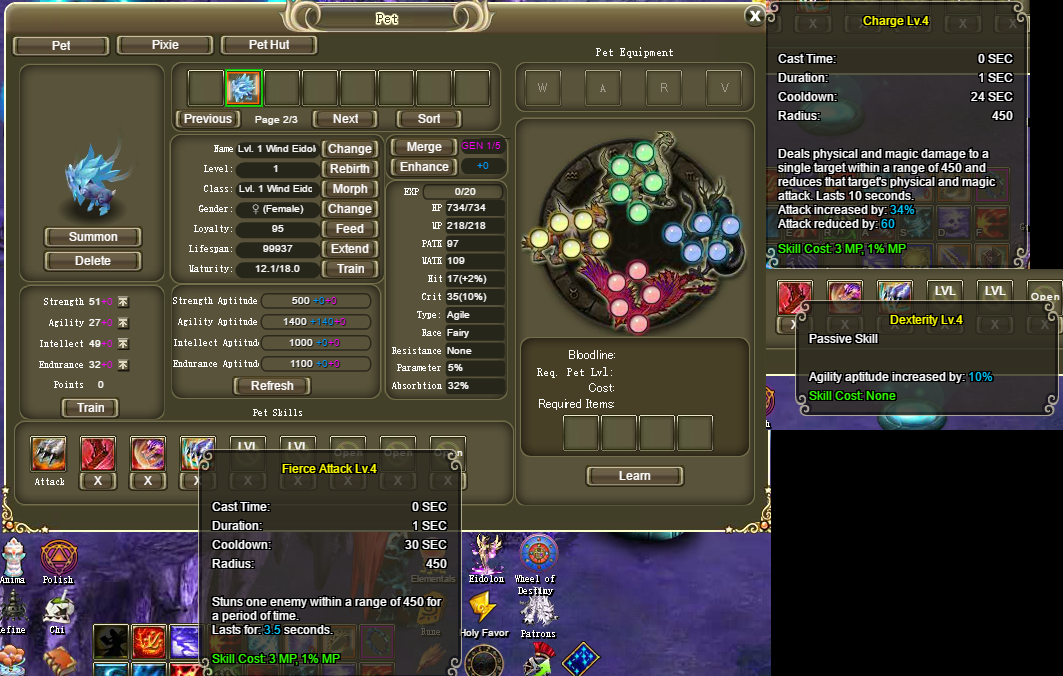
Task: Merge the pet
Action: [x=424, y=147]
